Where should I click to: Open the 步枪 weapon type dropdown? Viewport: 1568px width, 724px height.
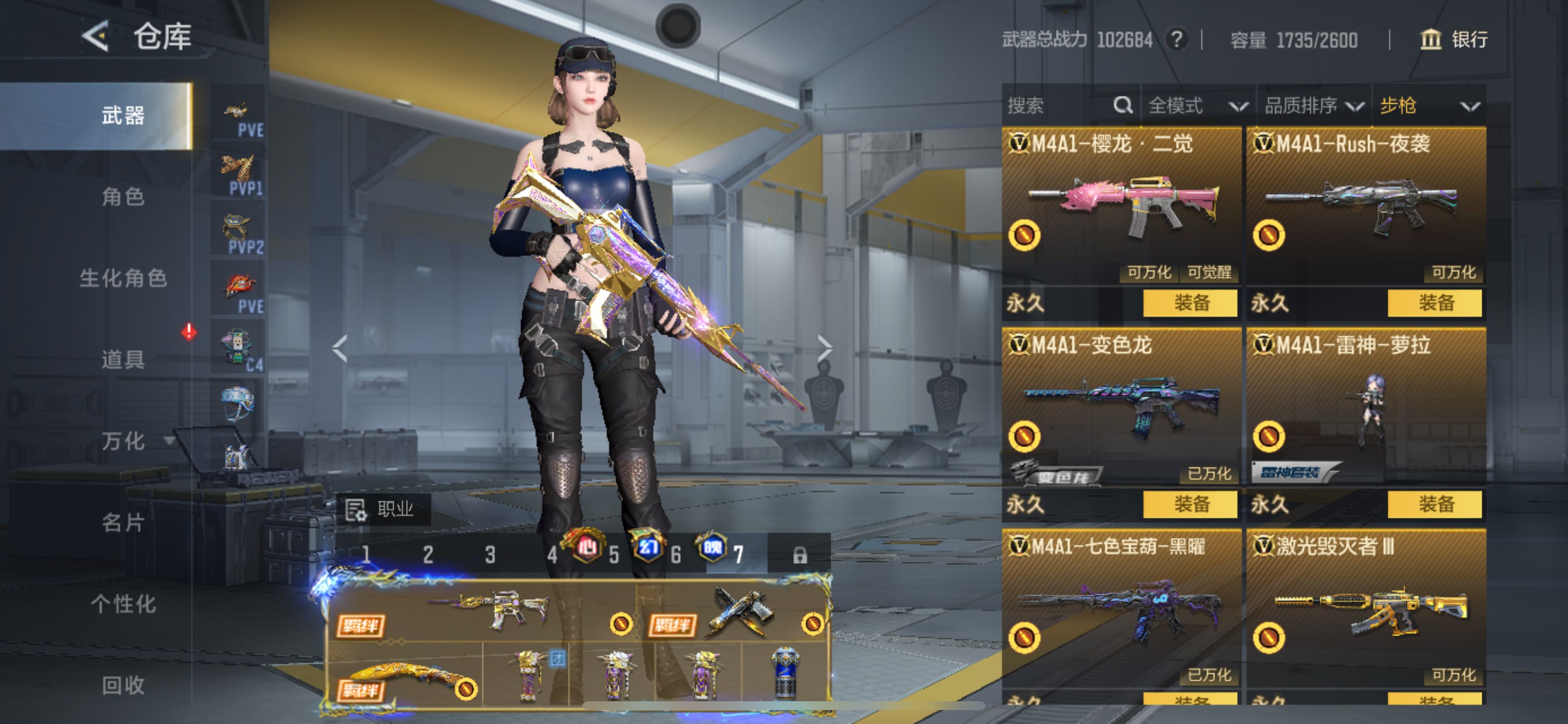[x=1428, y=106]
